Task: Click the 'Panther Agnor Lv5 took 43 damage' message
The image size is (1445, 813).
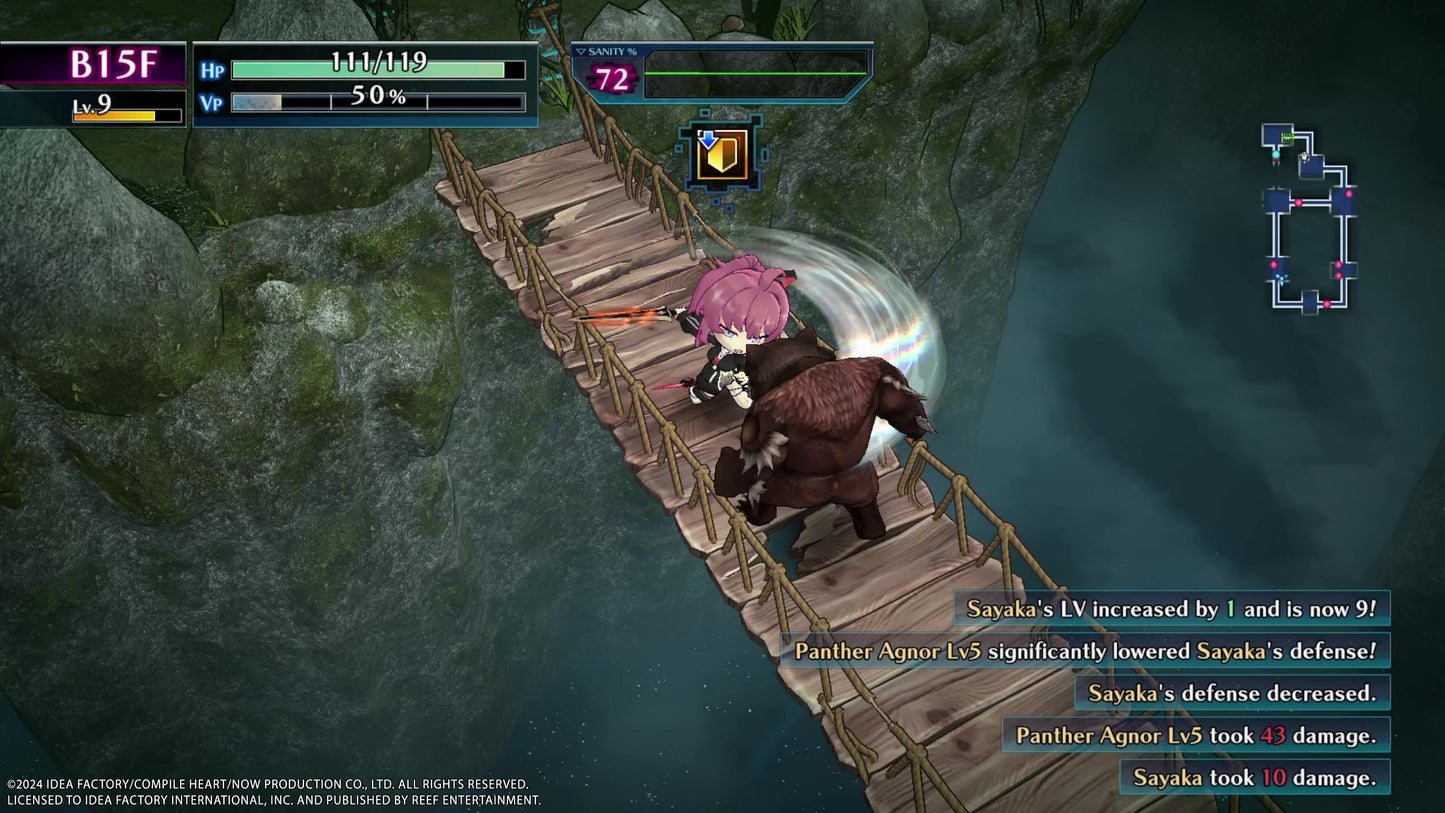Action: click(x=1193, y=735)
